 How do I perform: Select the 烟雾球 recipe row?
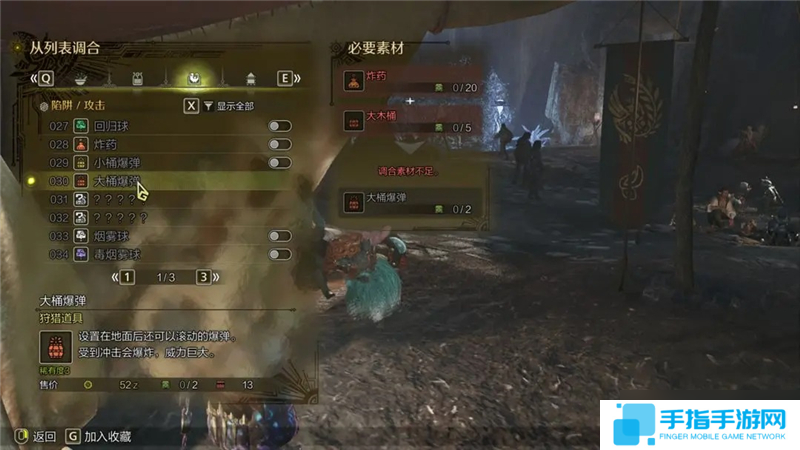click(x=110, y=236)
